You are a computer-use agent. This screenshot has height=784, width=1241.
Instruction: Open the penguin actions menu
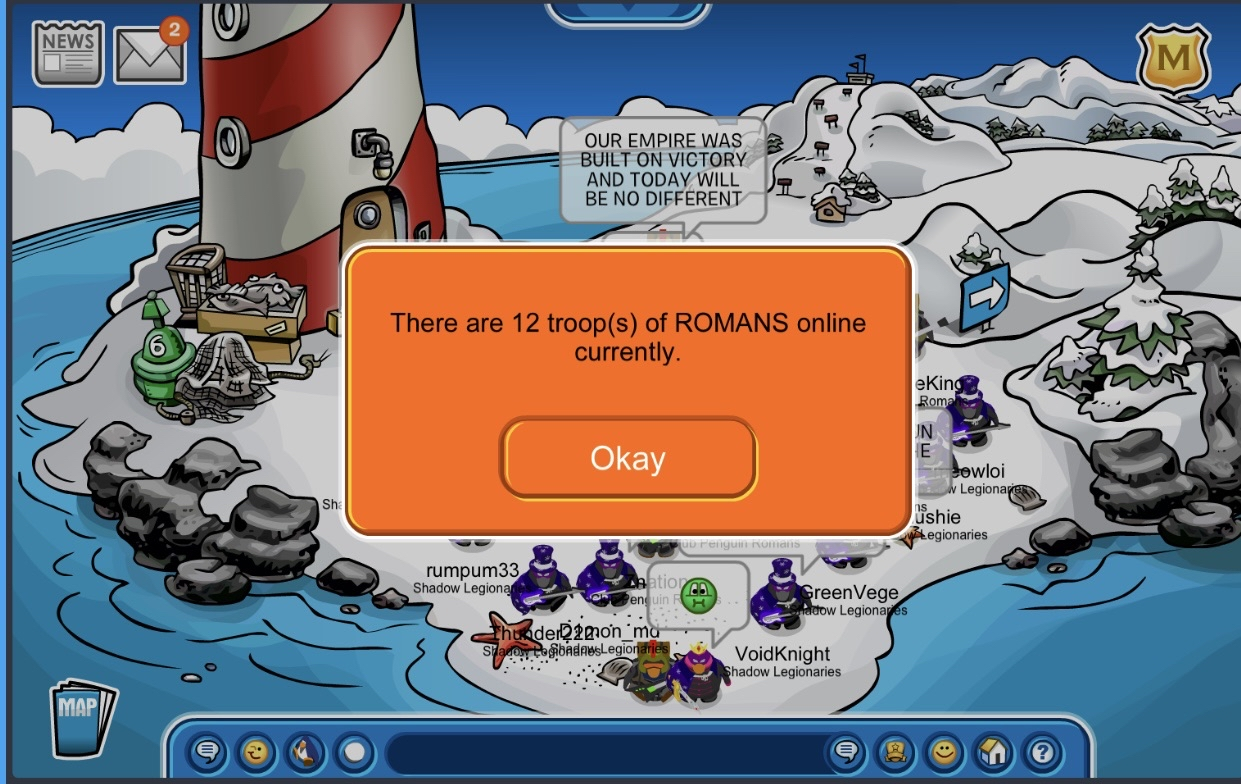(x=305, y=750)
